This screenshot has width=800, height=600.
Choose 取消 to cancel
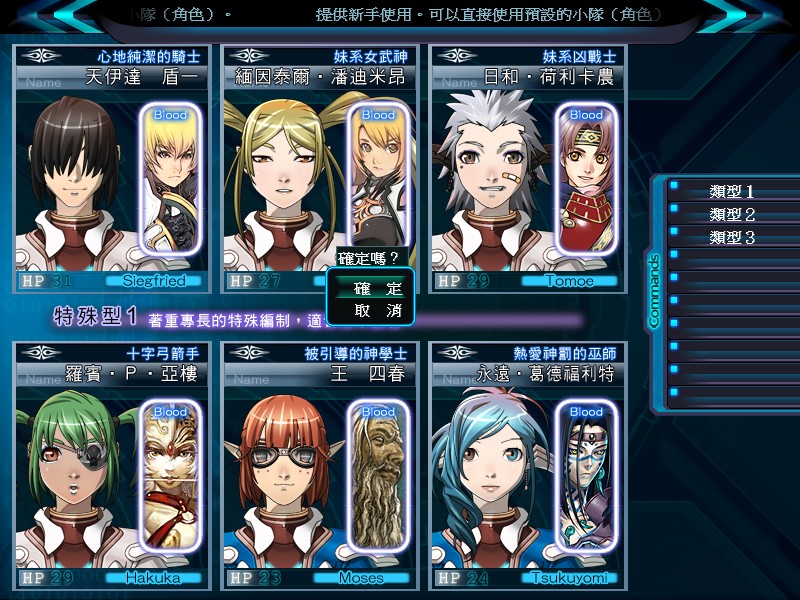click(x=377, y=311)
